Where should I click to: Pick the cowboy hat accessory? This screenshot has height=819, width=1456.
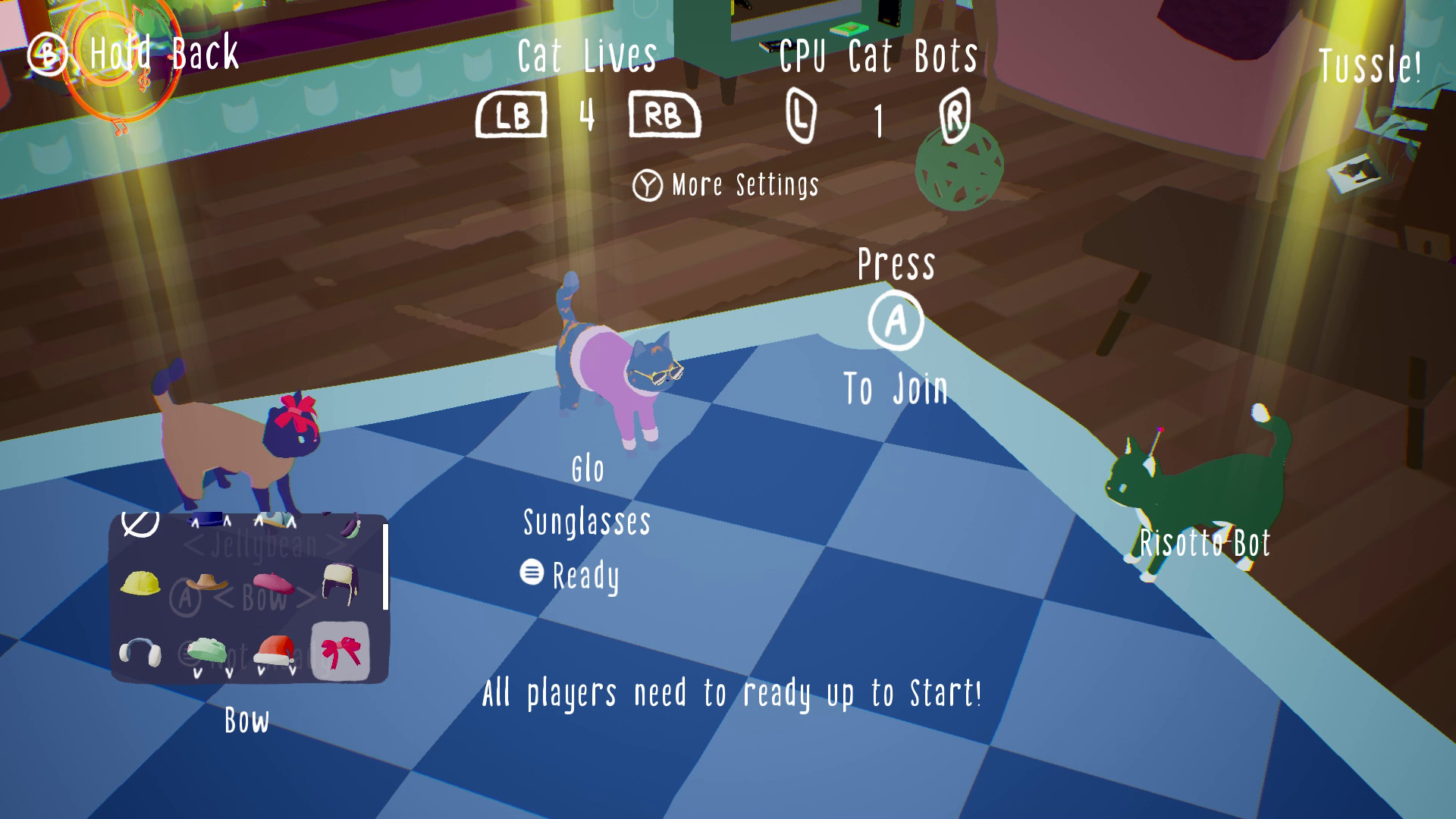206,582
